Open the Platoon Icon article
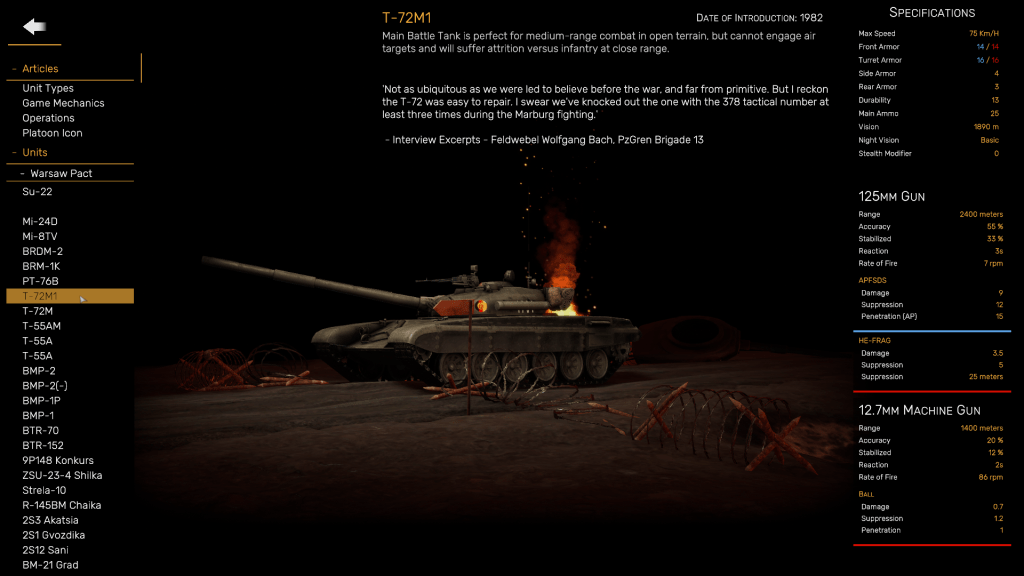 [x=52, y=133]
